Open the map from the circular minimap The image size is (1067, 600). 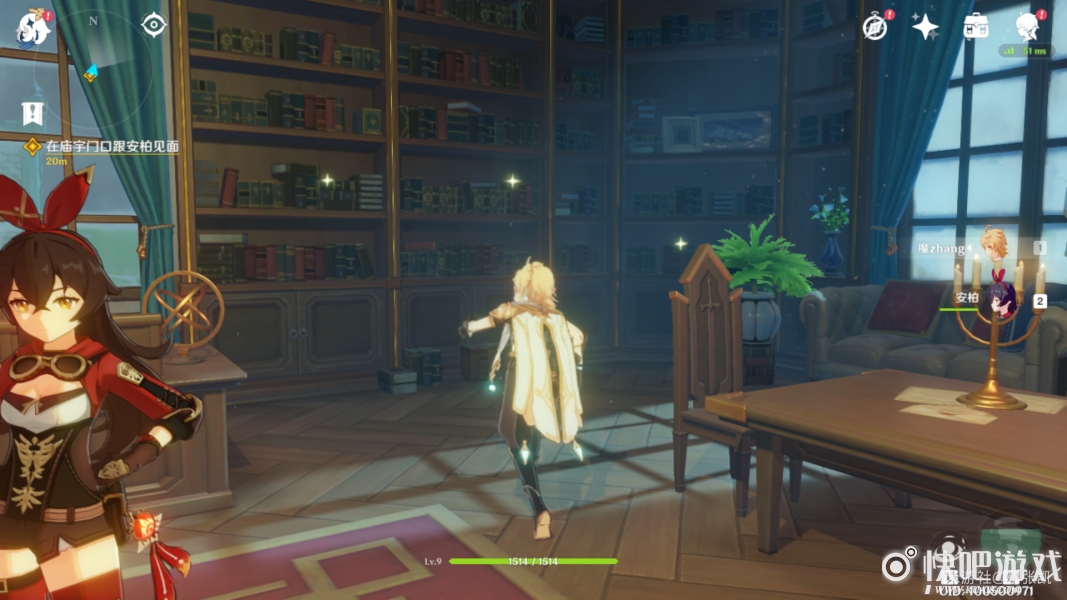tap(92, 60)
